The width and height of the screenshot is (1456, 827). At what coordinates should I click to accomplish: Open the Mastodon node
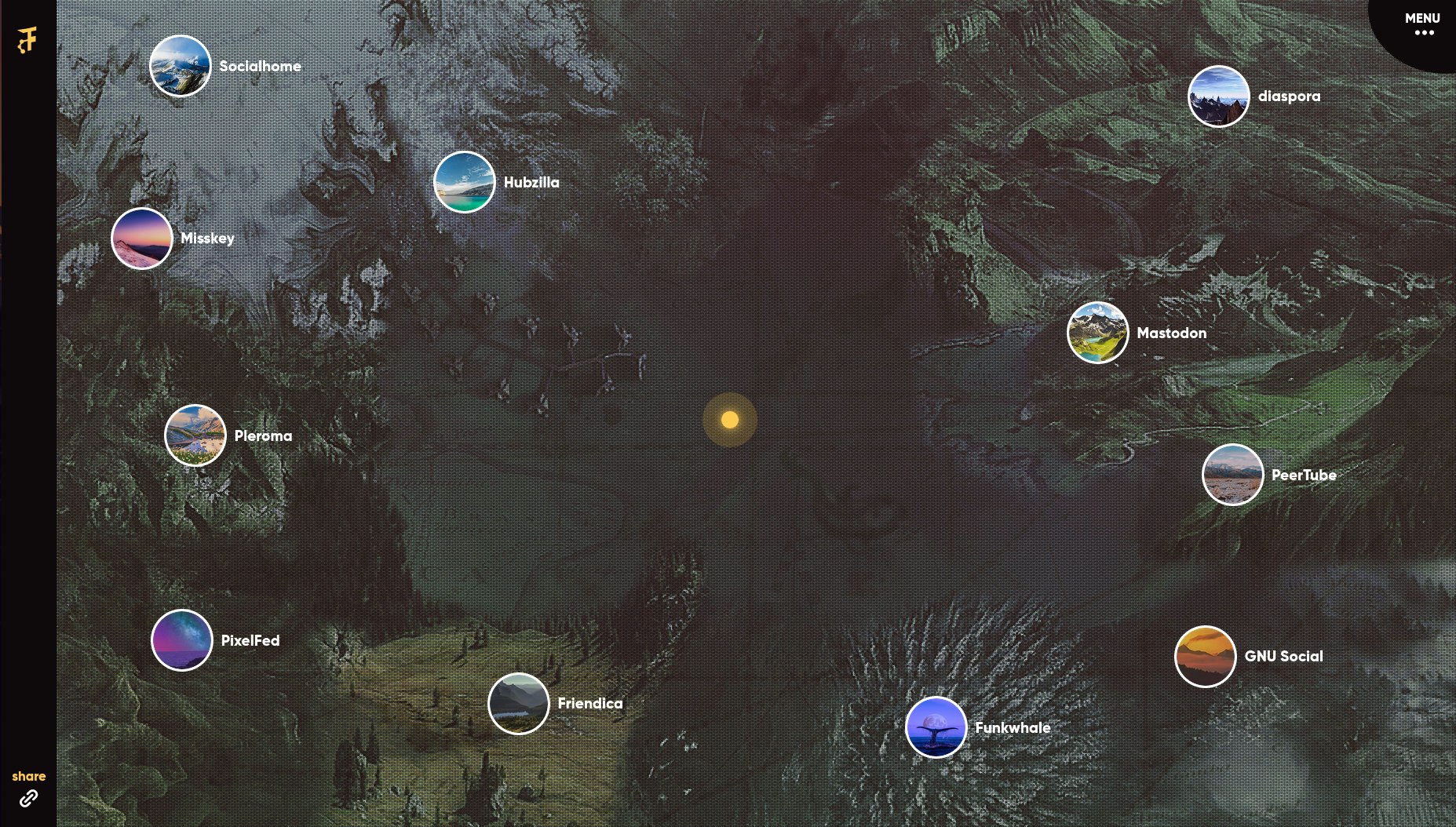click(x=1097, y=333)
